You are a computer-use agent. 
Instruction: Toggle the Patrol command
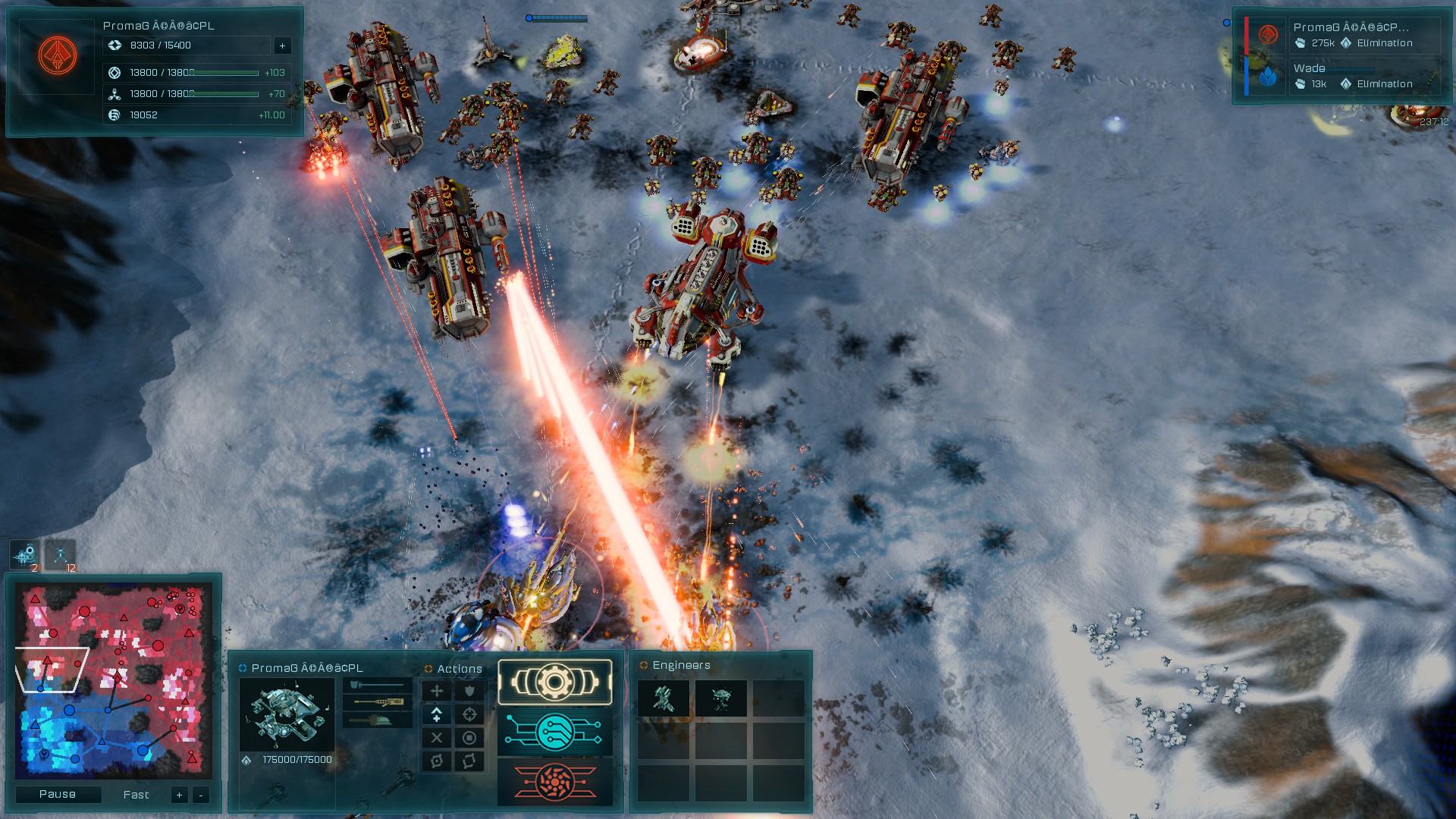coord(470,761)
